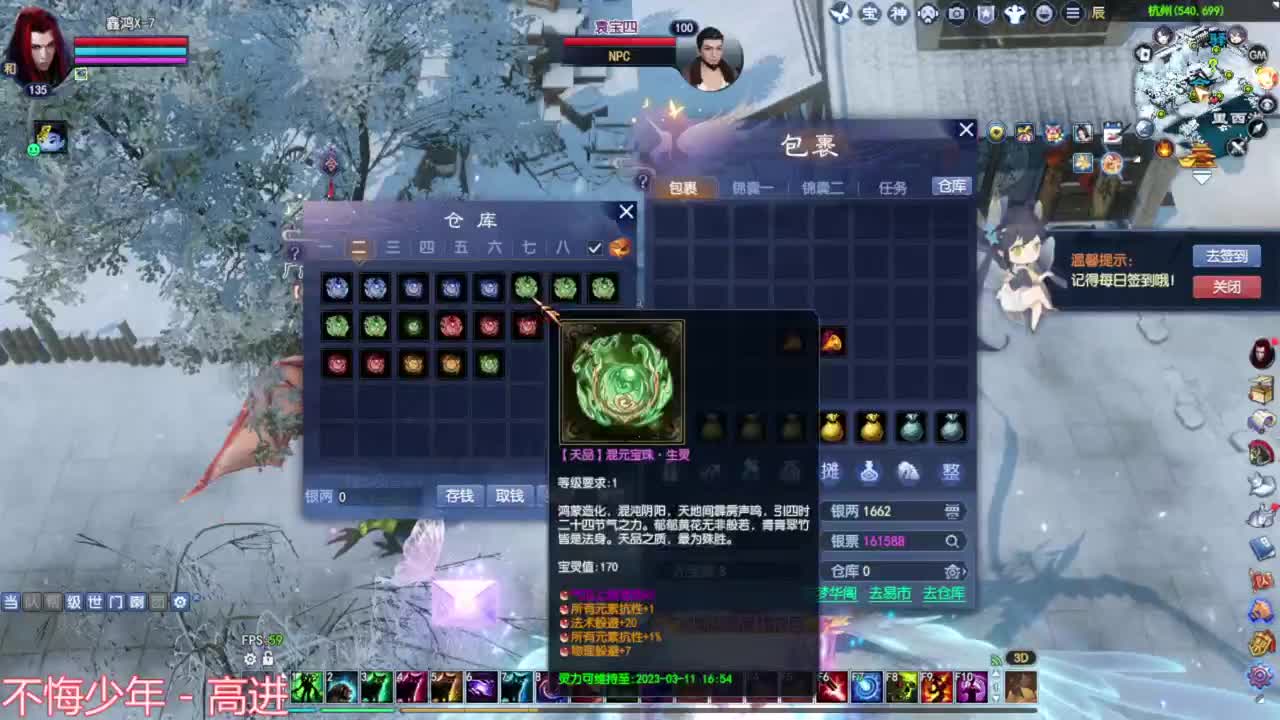Click the 摊 stall icon in the package panel
Viewport: 1280px width, 720px height.
[830, 472]
